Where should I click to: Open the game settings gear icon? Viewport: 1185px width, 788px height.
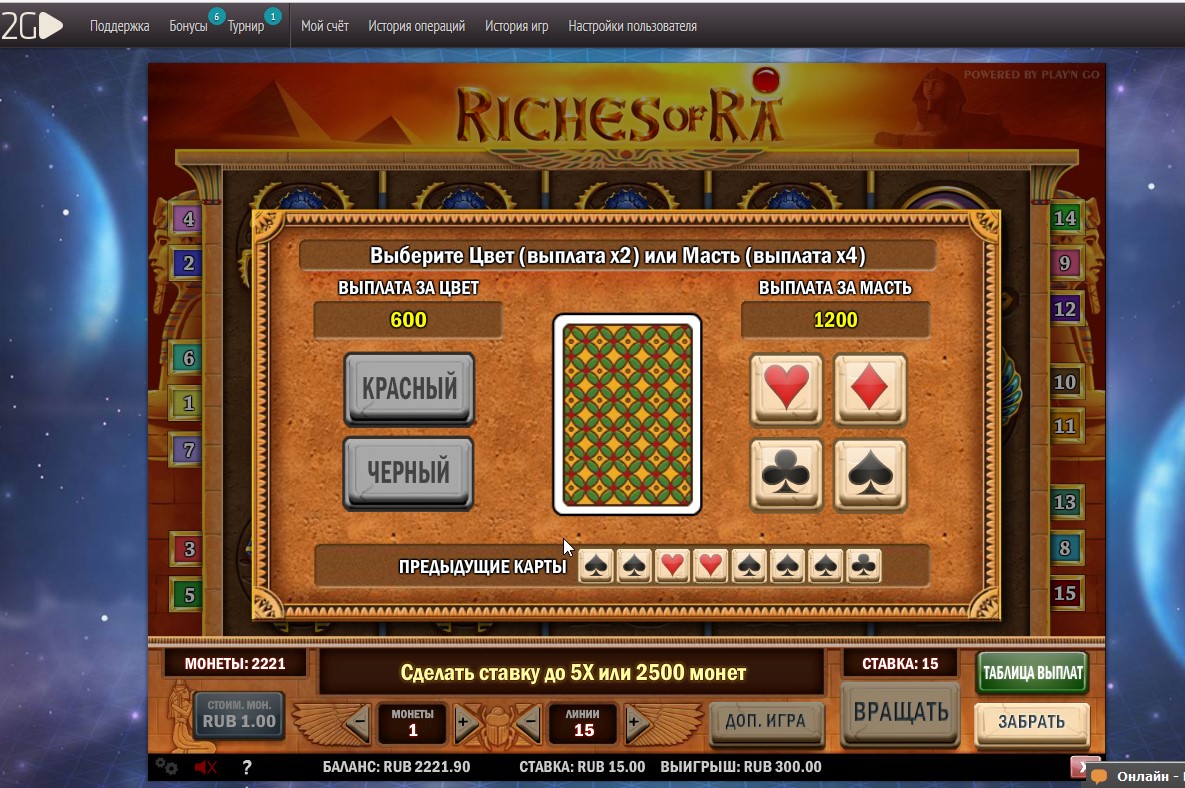click(x=166, y=767)
